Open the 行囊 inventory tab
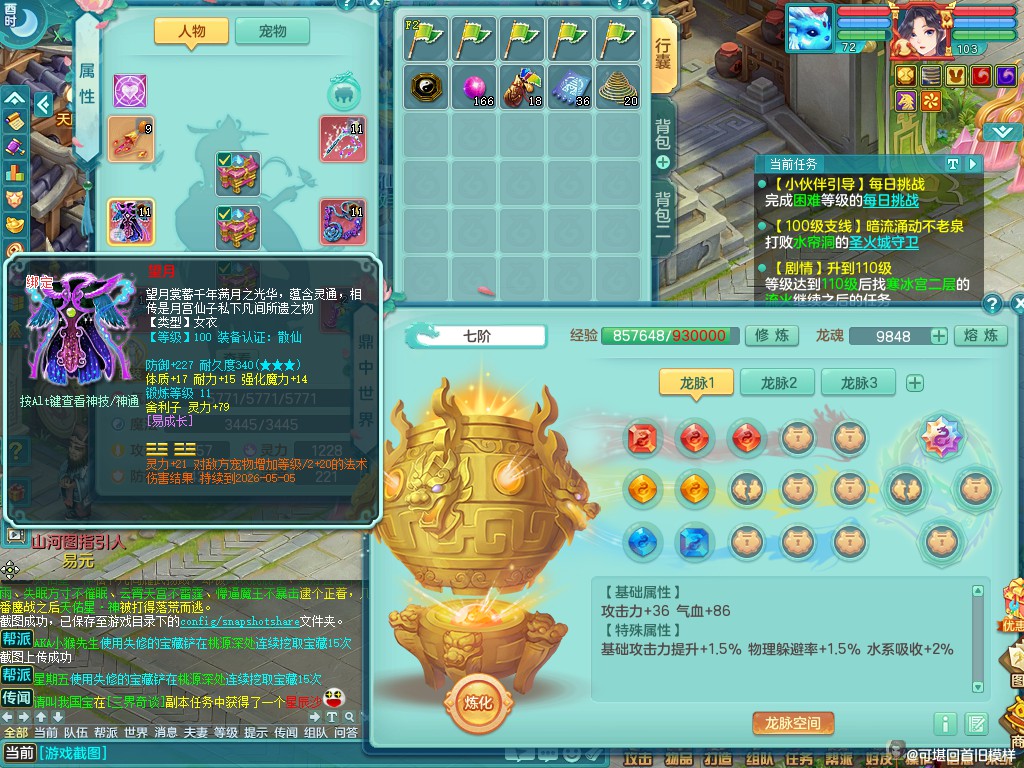1024x768 pixels. pyautogui.click(x=663, y=57)
